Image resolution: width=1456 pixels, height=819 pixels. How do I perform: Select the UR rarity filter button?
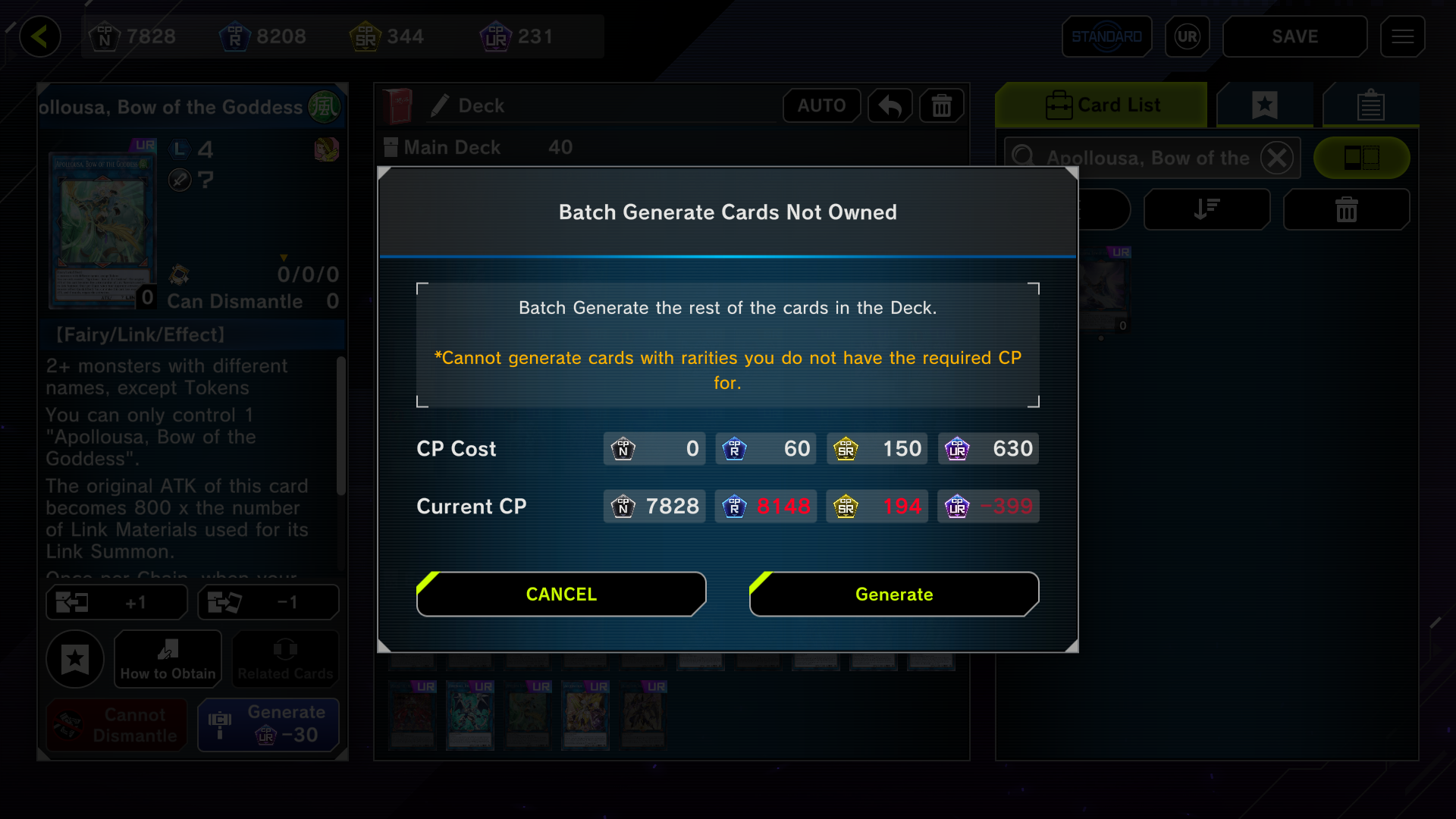[1187, 36]
